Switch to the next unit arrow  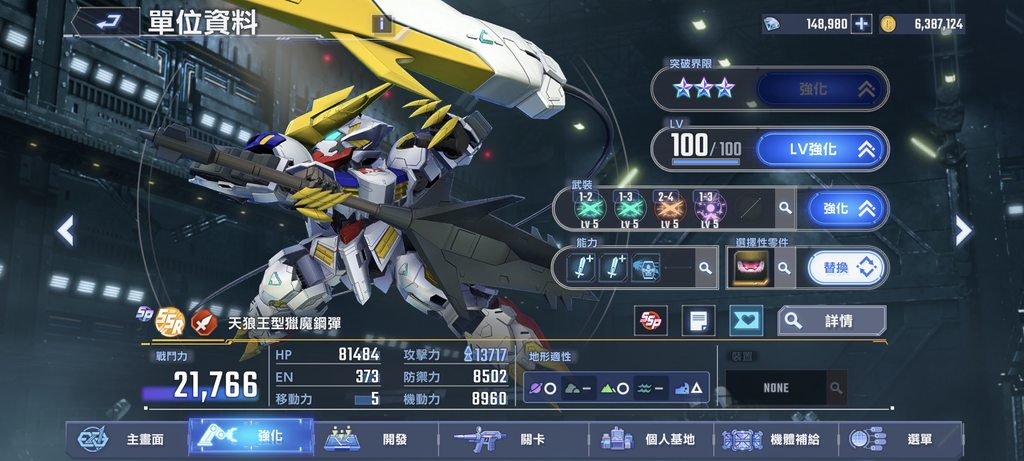(963, 231)
